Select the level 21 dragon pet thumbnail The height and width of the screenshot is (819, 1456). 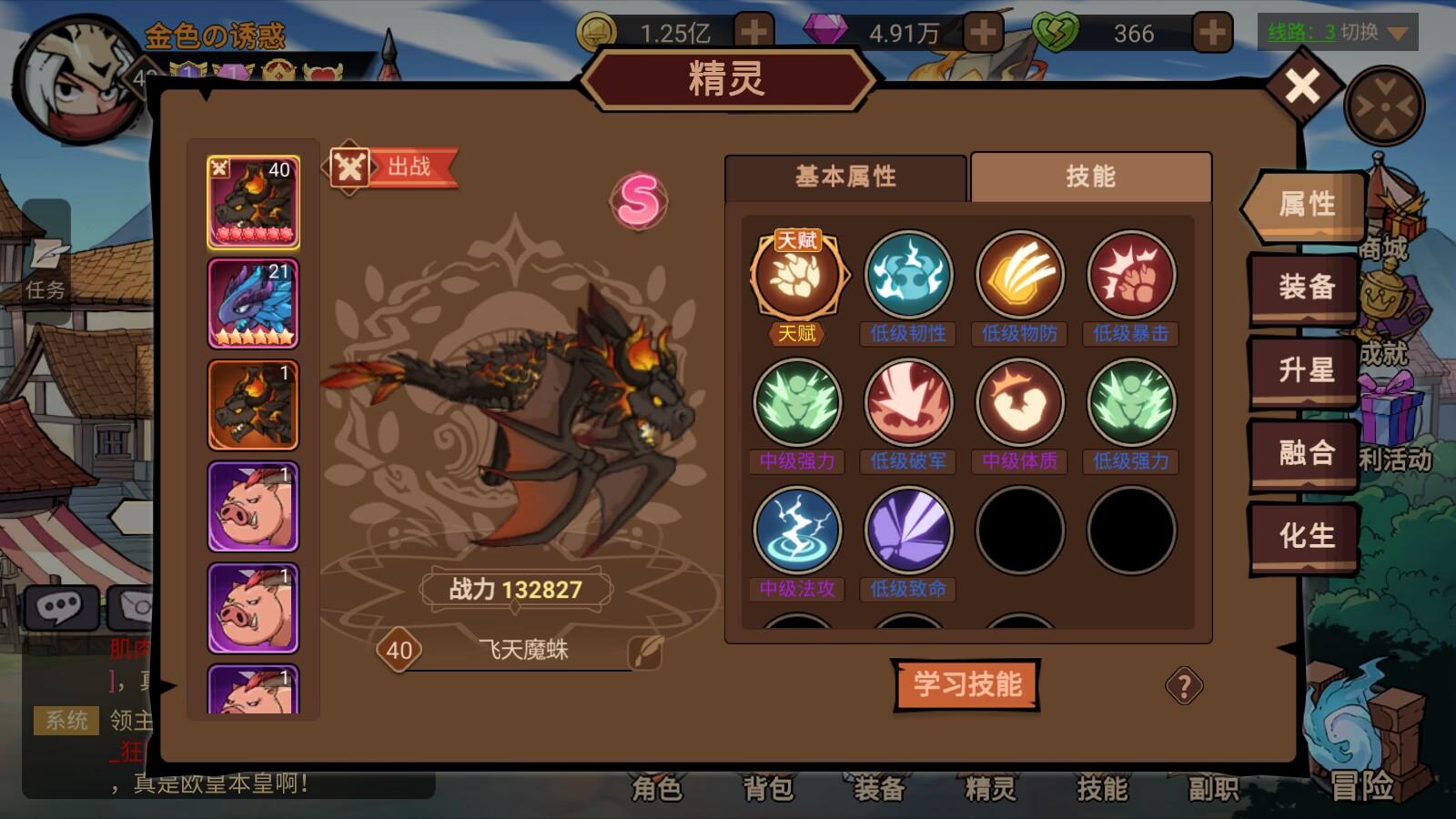(252, 303)
